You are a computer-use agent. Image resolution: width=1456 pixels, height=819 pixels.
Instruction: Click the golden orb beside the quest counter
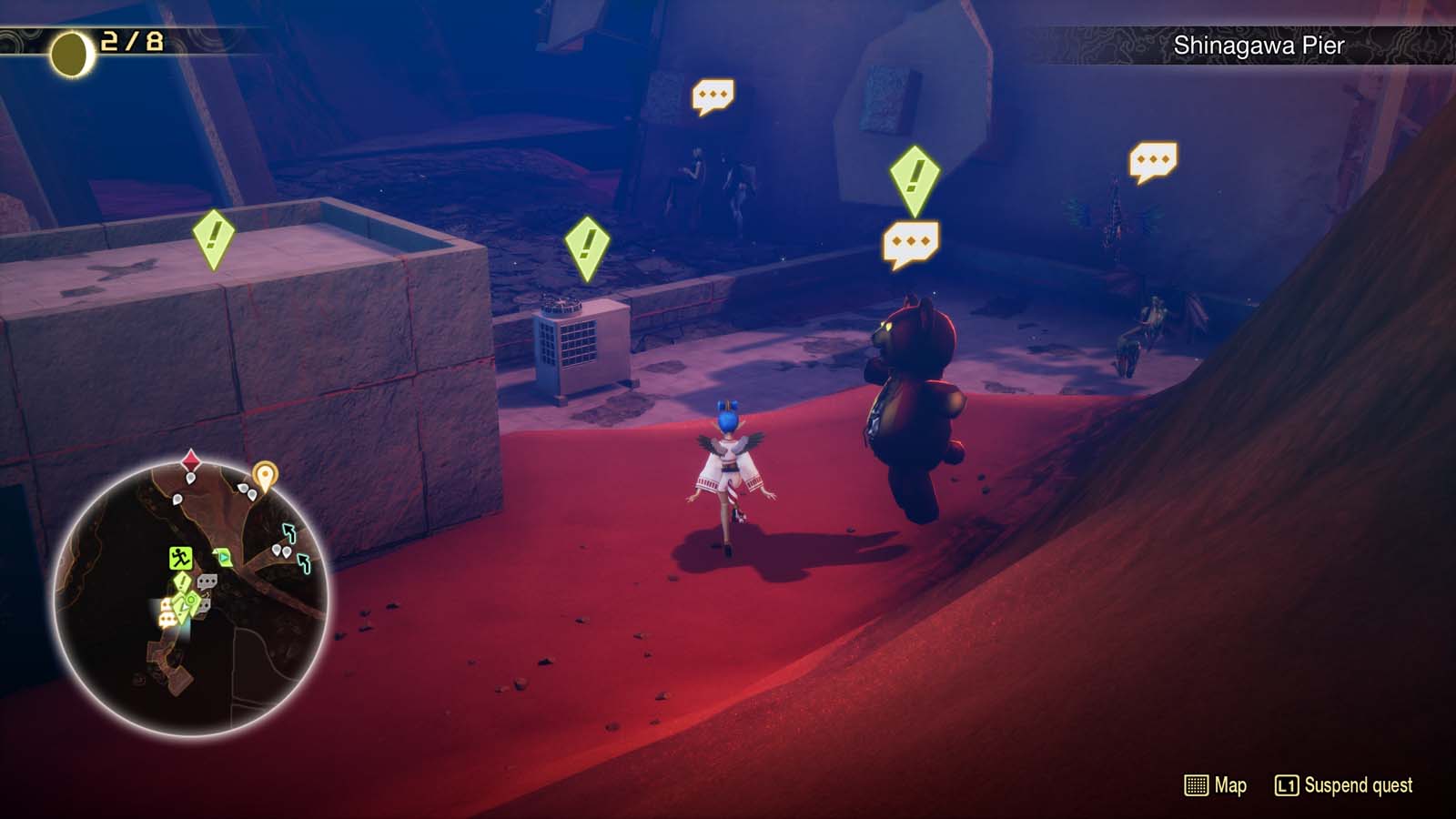pyautogui.click(x=67, y=45)
